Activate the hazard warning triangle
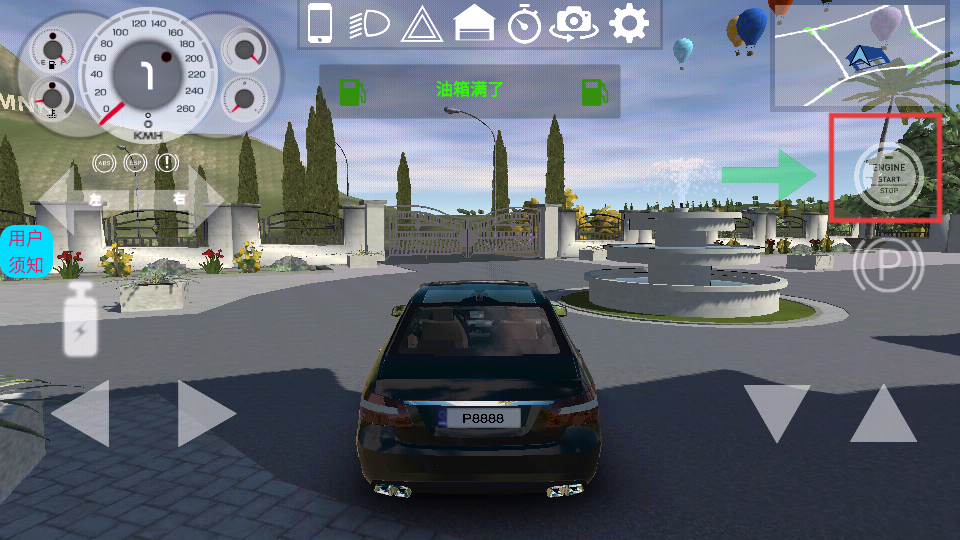The image size is (960, 540). (421, 24)
